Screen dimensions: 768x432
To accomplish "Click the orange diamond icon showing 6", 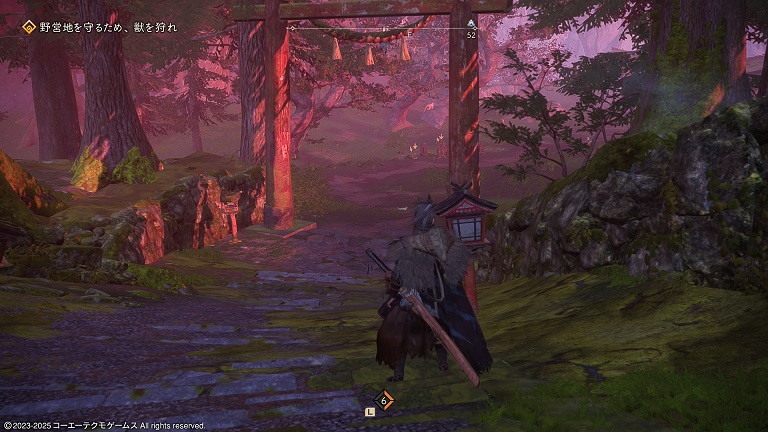I will tap(383, 400).
